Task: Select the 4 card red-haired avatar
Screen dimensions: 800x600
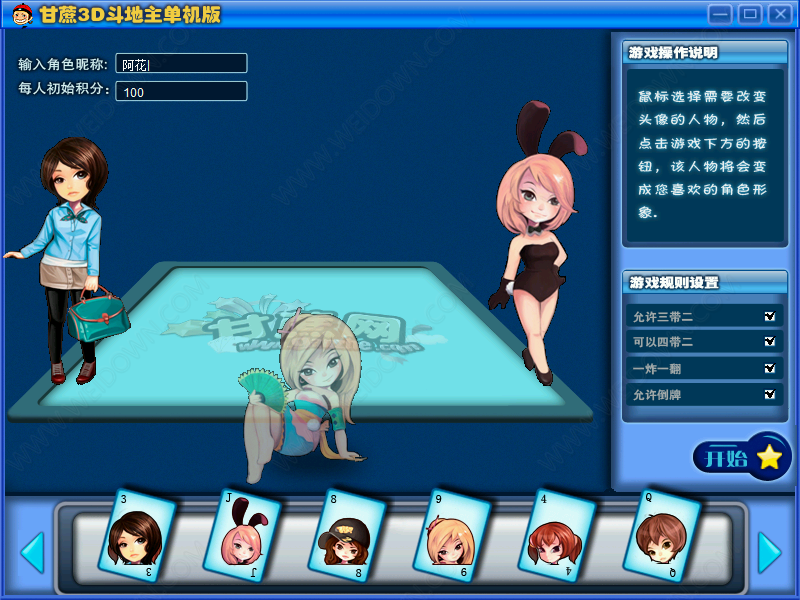Action: click(558, 535)
